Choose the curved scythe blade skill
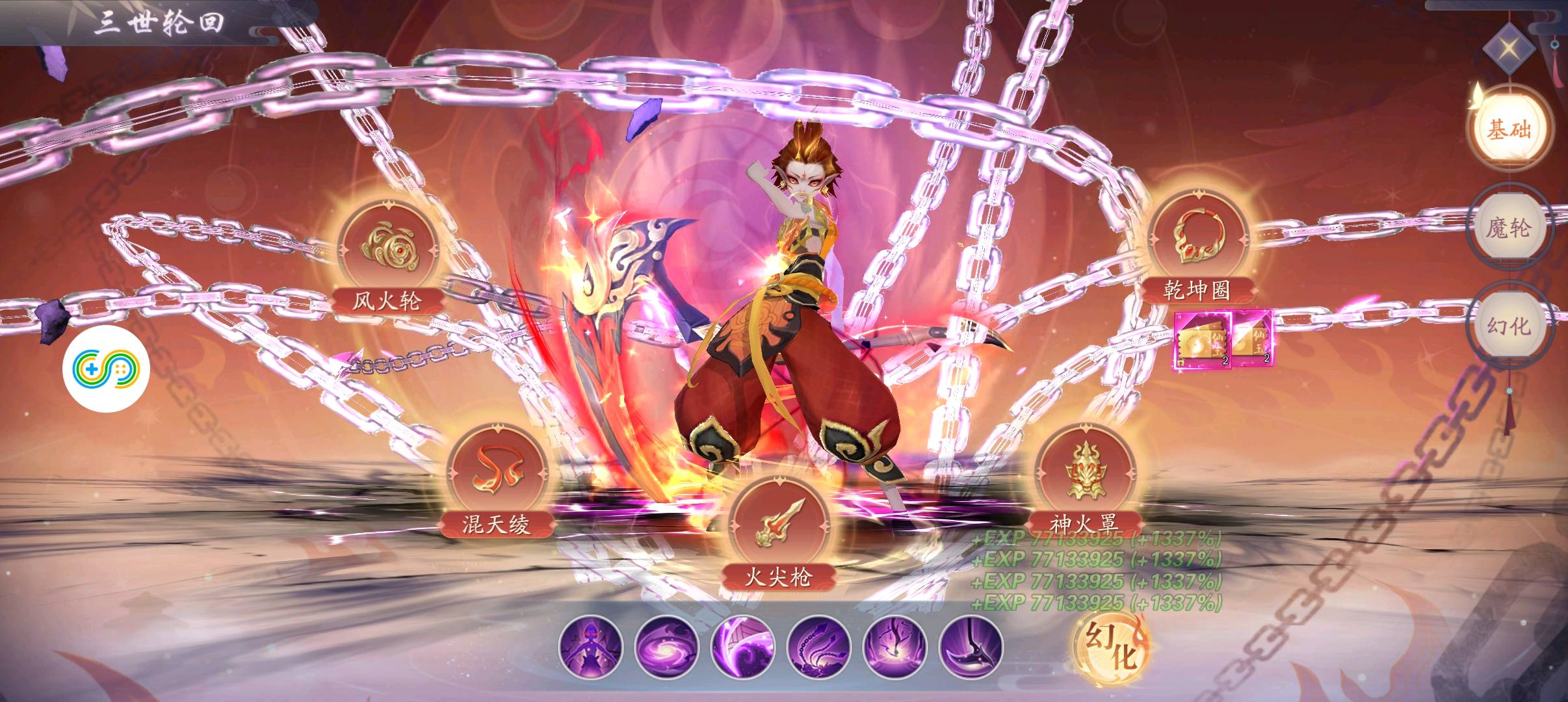Image resolution: width=1568 pixels, height=702 pixels. point(971,647)
